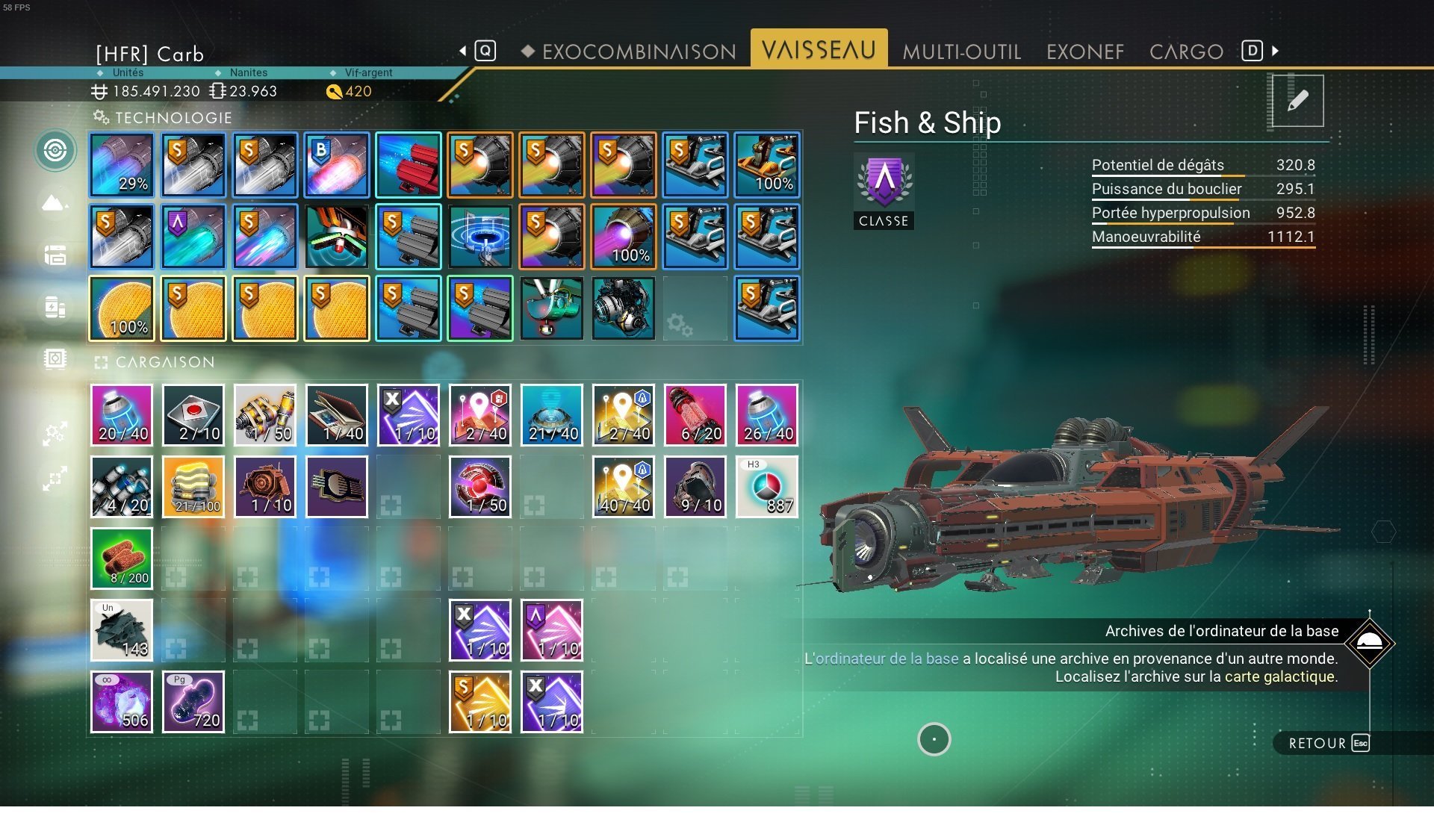Click the pencil rename ship button
The height and width of the screenshot is (840, 1434).
(x=1297, y=101)
